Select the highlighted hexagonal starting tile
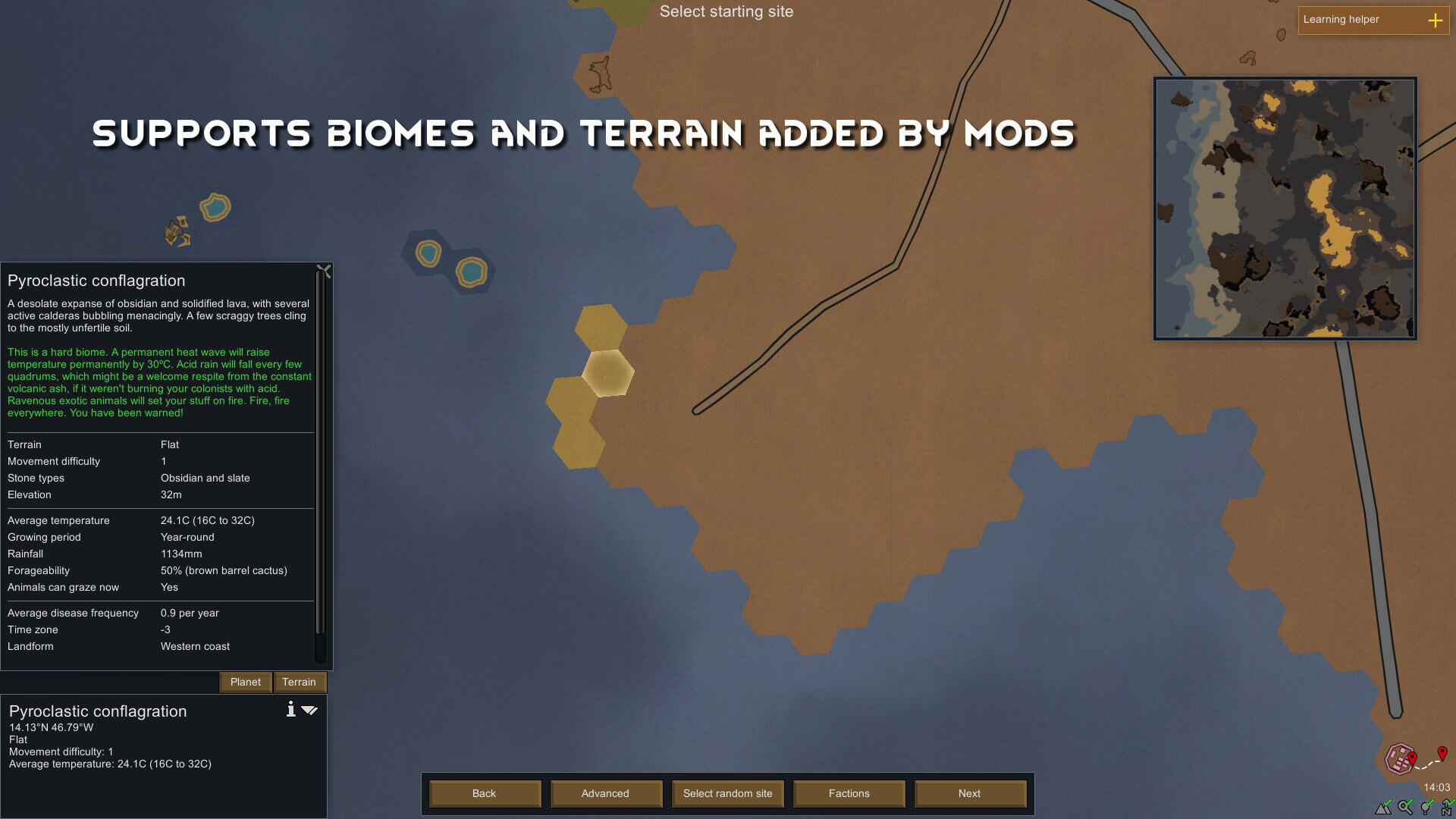Image resolution: width=1456 pixels, height=819 pixels. click(607, 372)
